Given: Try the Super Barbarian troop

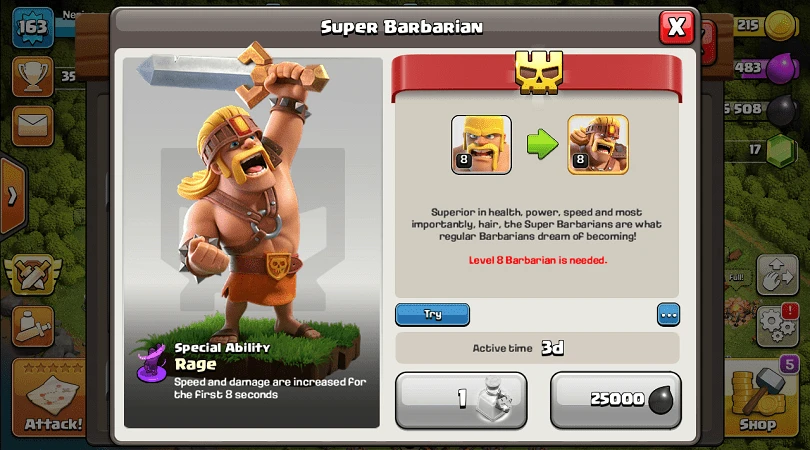Looking at the screenshot, I should point(432,314).
